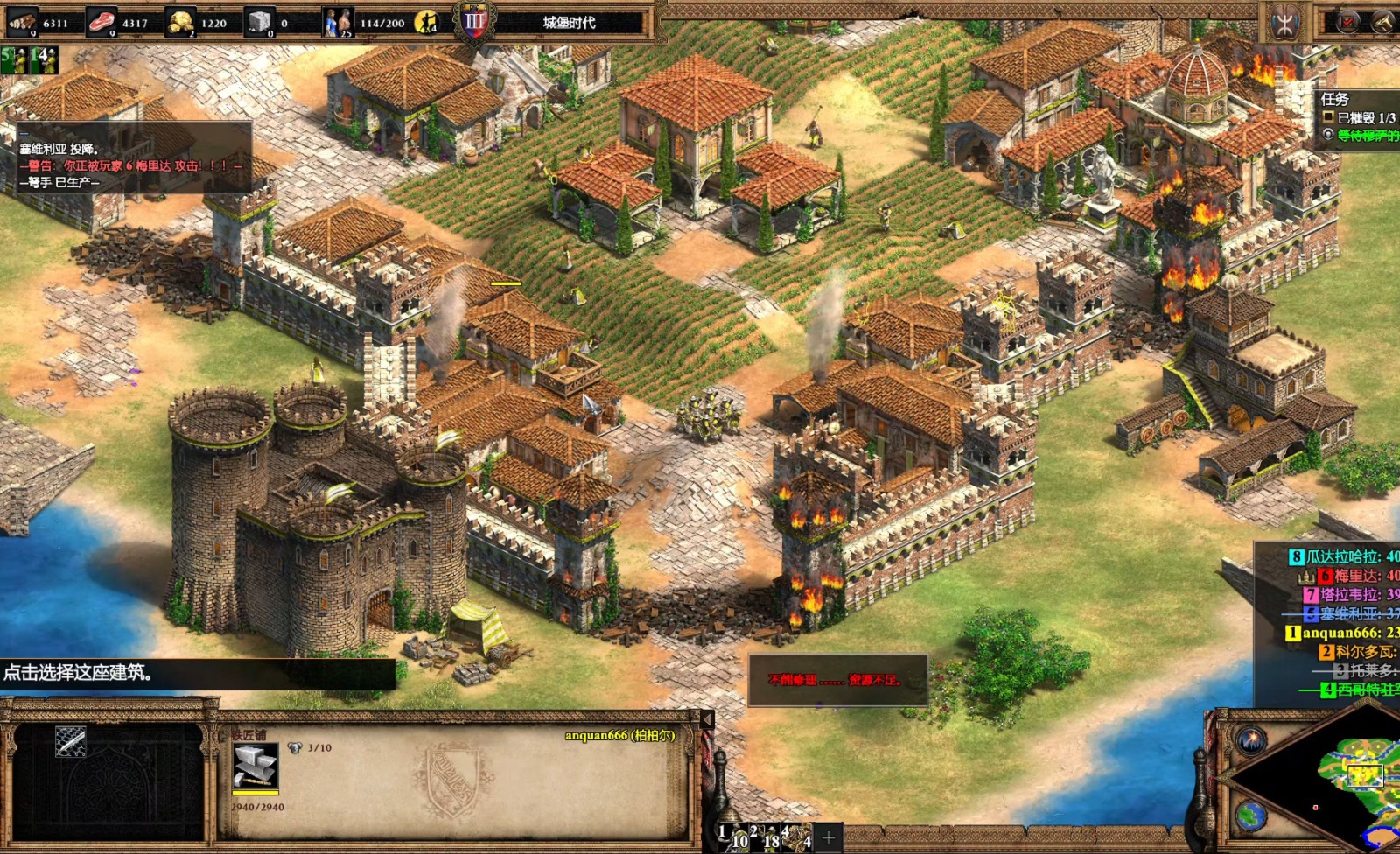Select control group 2 with 18 units

point(764,837)
